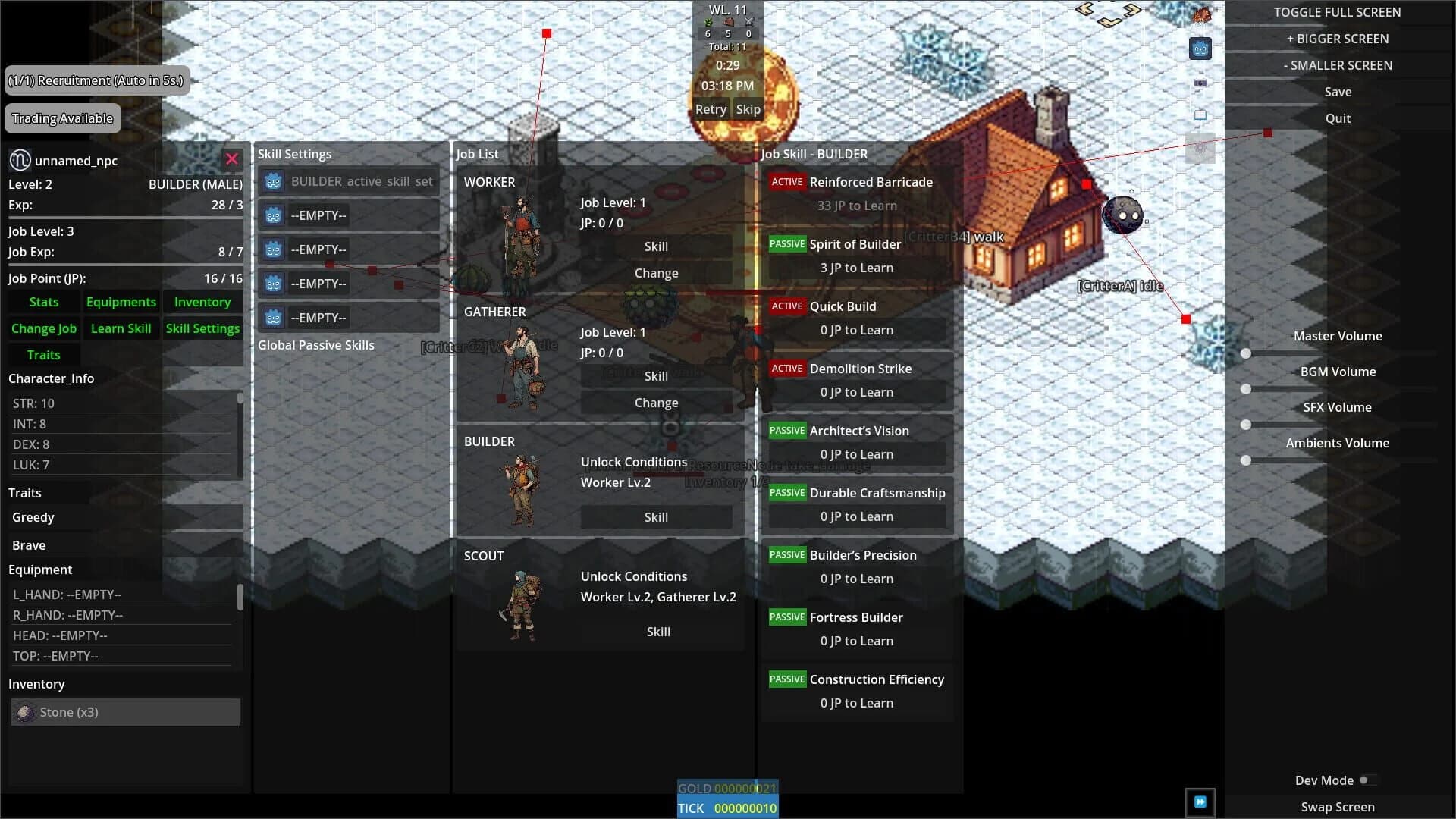Click the Skill button for BUILDER

click(656, 516)
